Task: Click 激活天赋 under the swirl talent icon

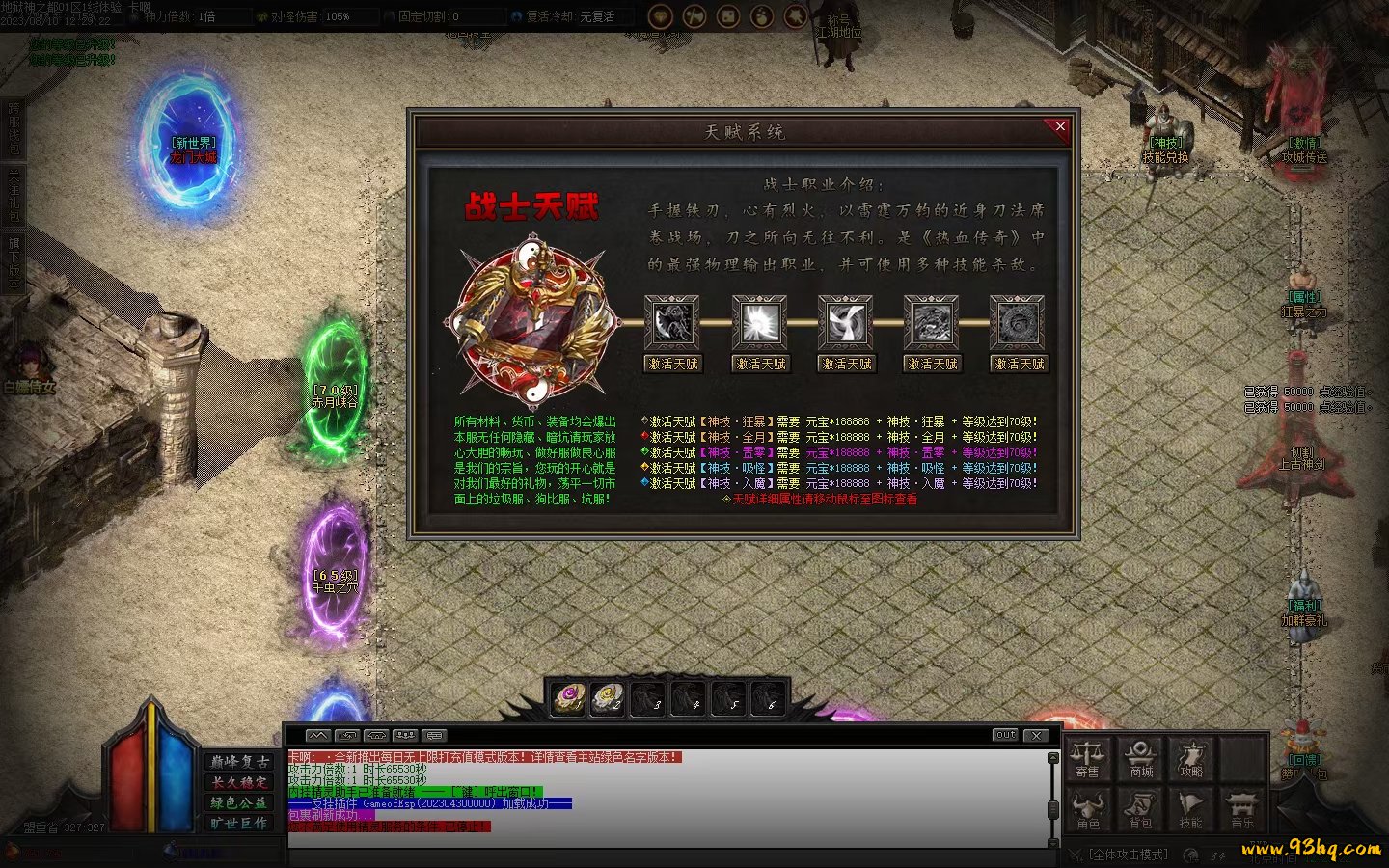Action: [x=846, y=364]
